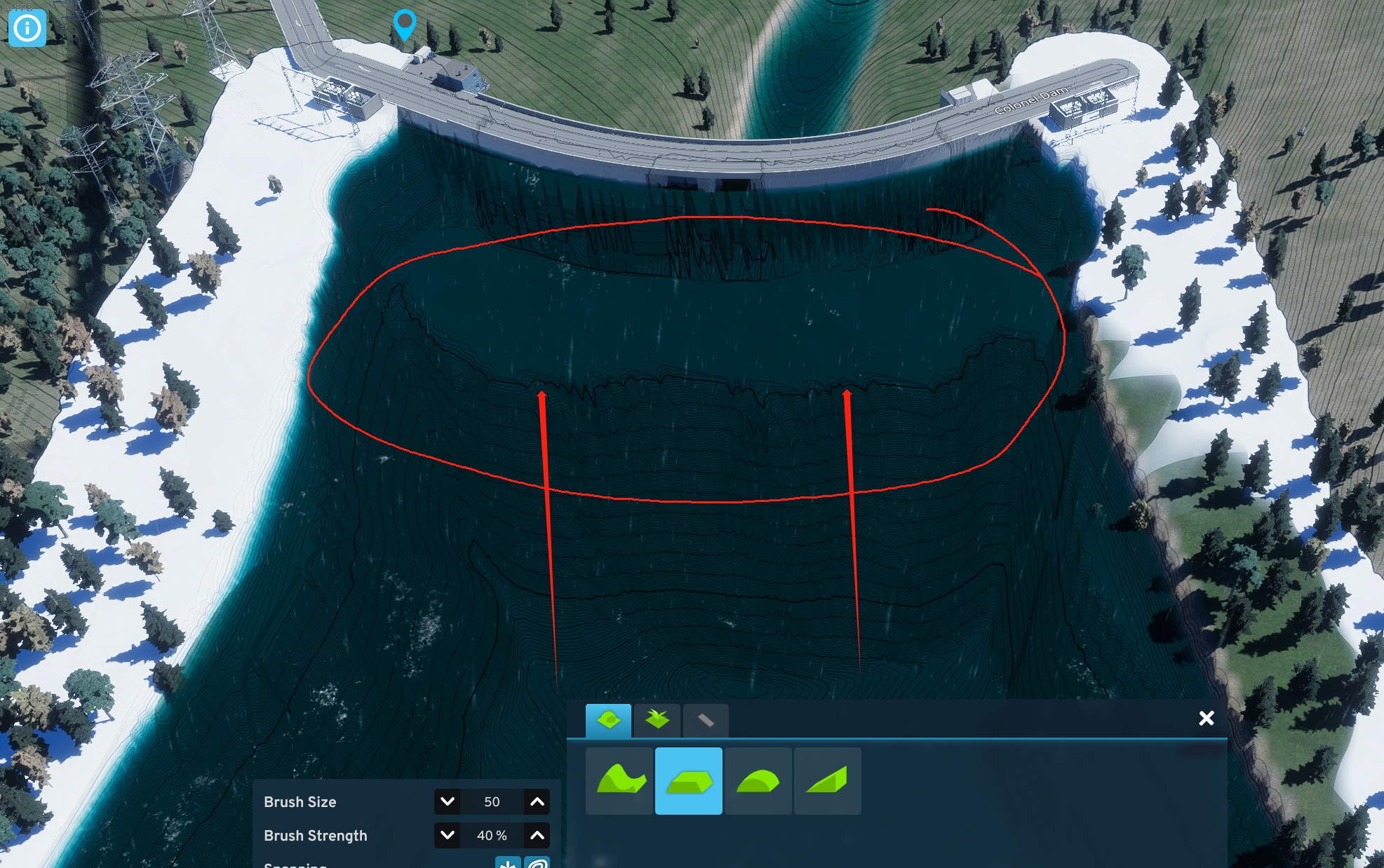Switch to the Vegetation grass tab icon
The width and height of the screenshot is (1384, 868).
657,720
